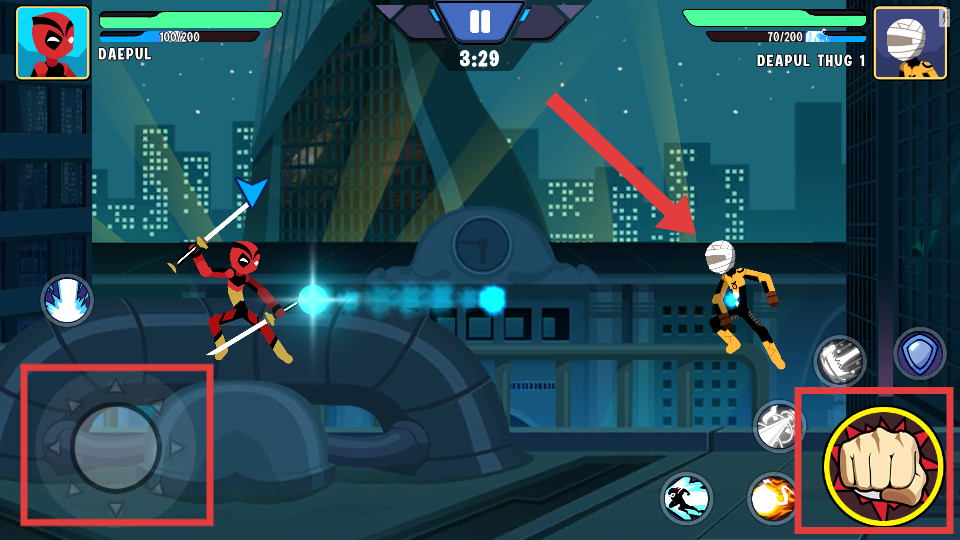Screen dimensions: 960x540
Task: Activate the blue shield defense ability
Action: [x=918, y=353]
